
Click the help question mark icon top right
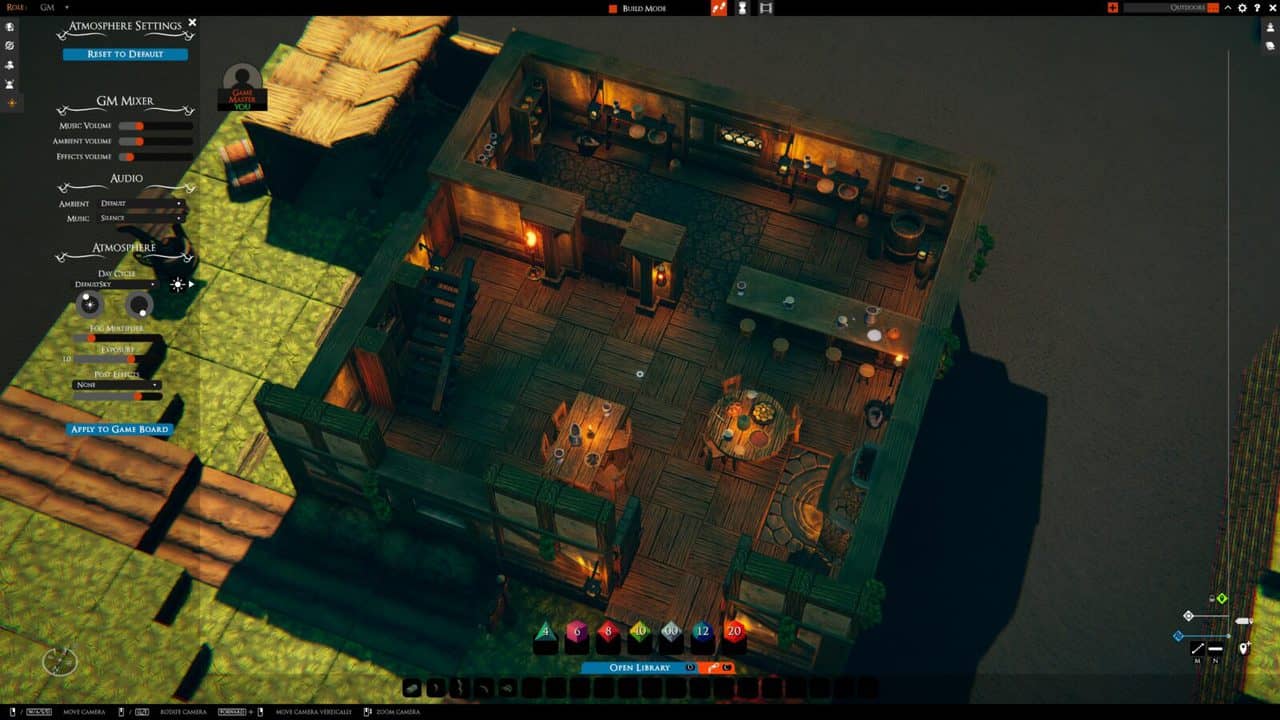1258,7
